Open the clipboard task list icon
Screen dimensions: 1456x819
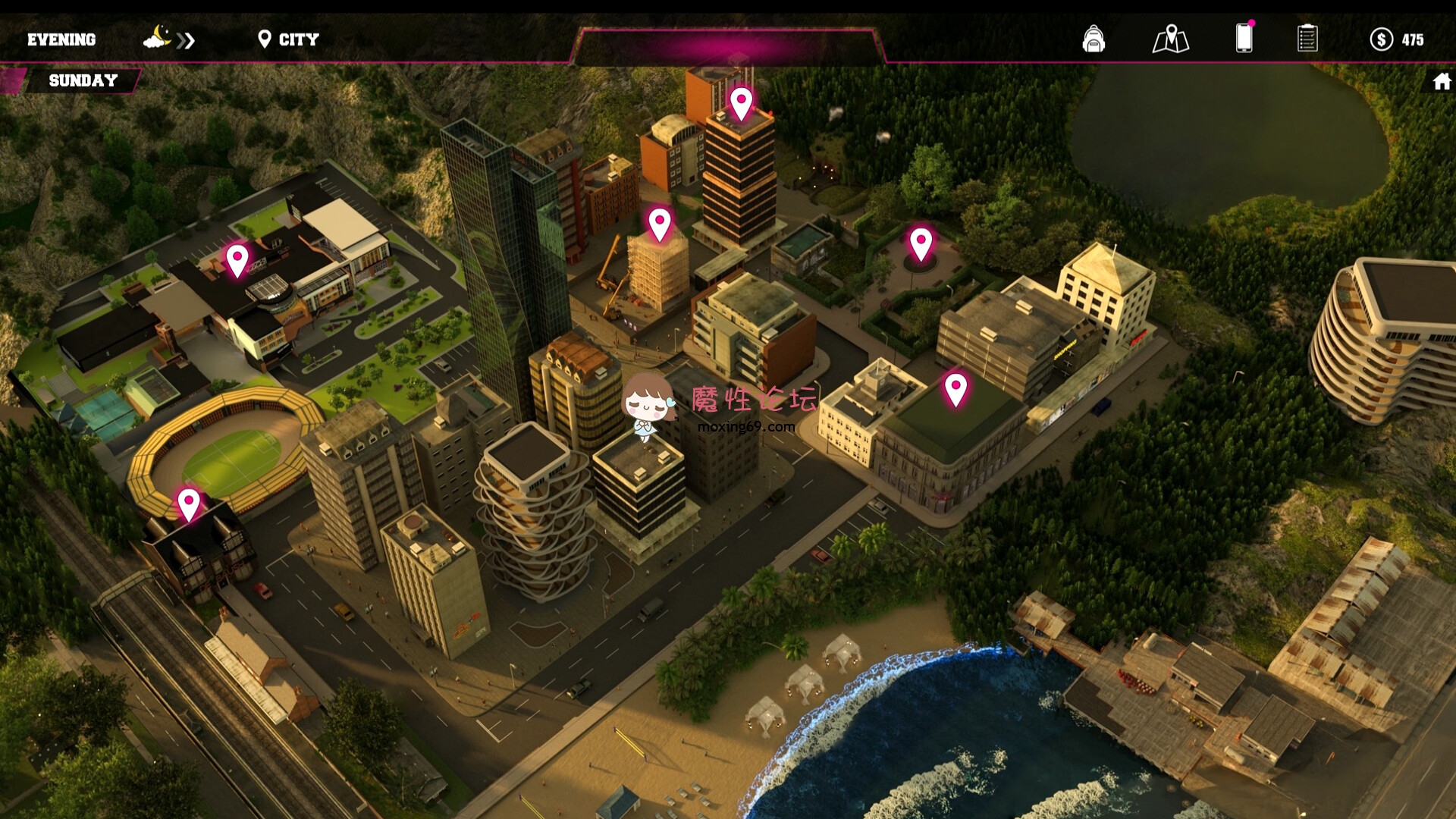pos(1308,38)
